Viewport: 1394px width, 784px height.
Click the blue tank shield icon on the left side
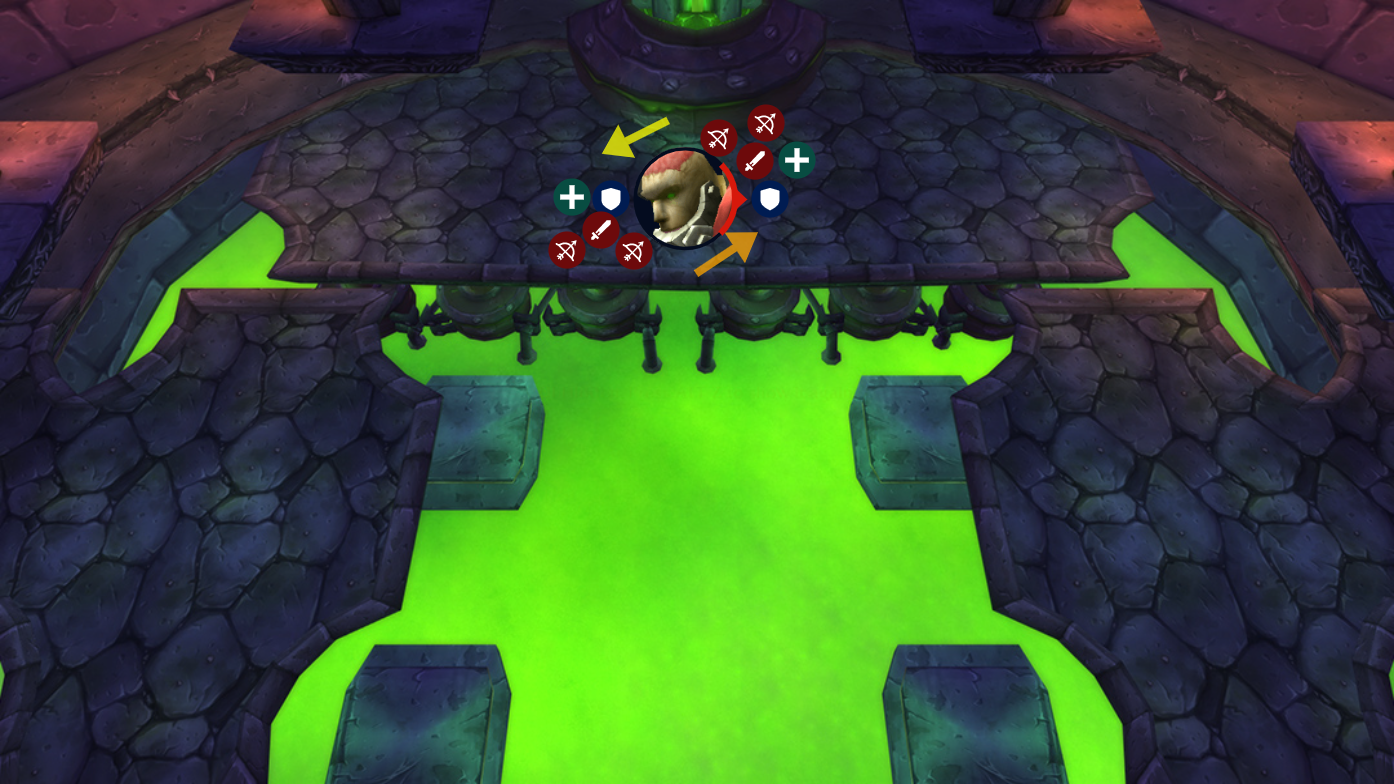point(612,198)
